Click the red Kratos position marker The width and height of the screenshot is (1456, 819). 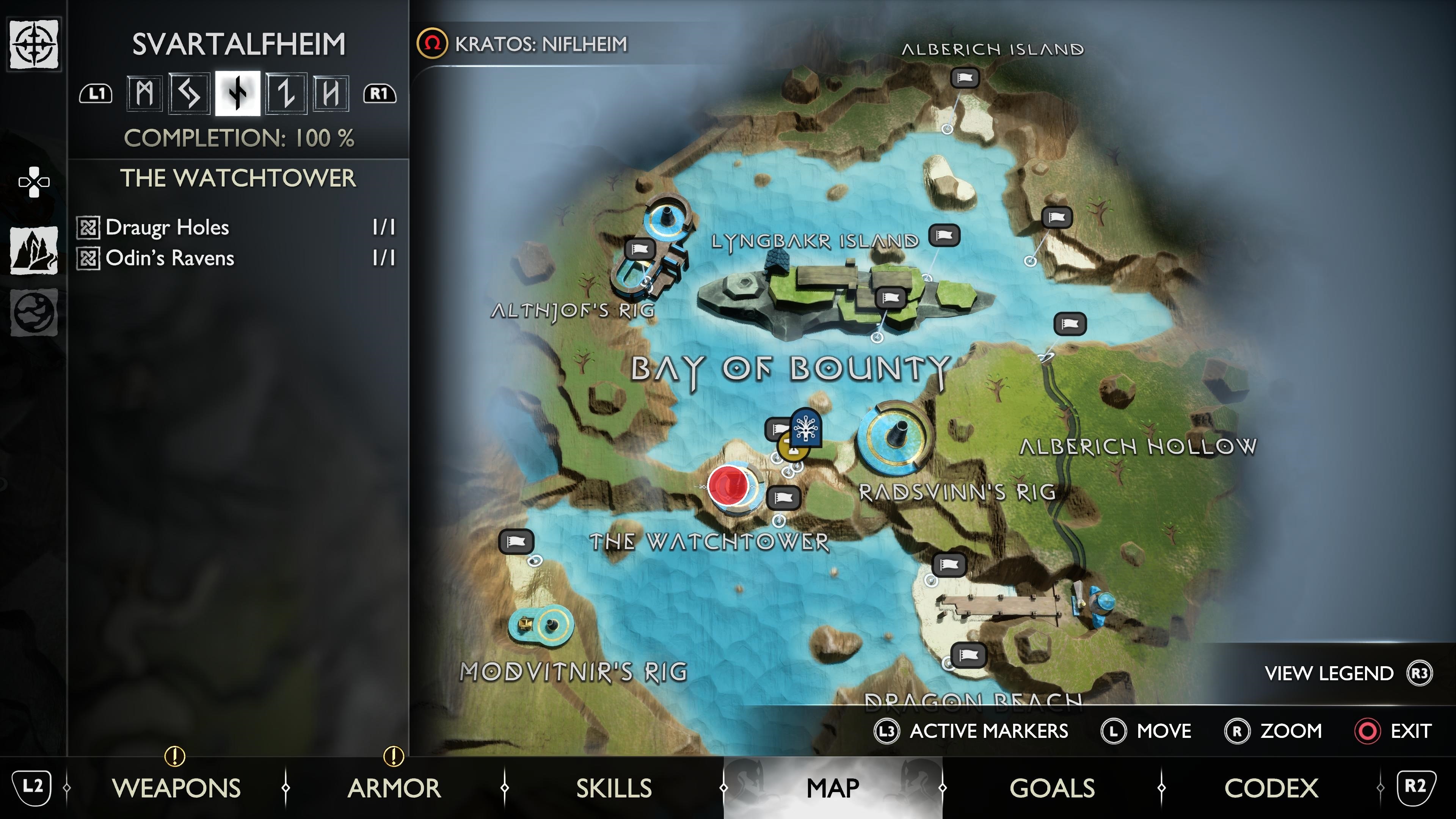click(x=728, y=485)
